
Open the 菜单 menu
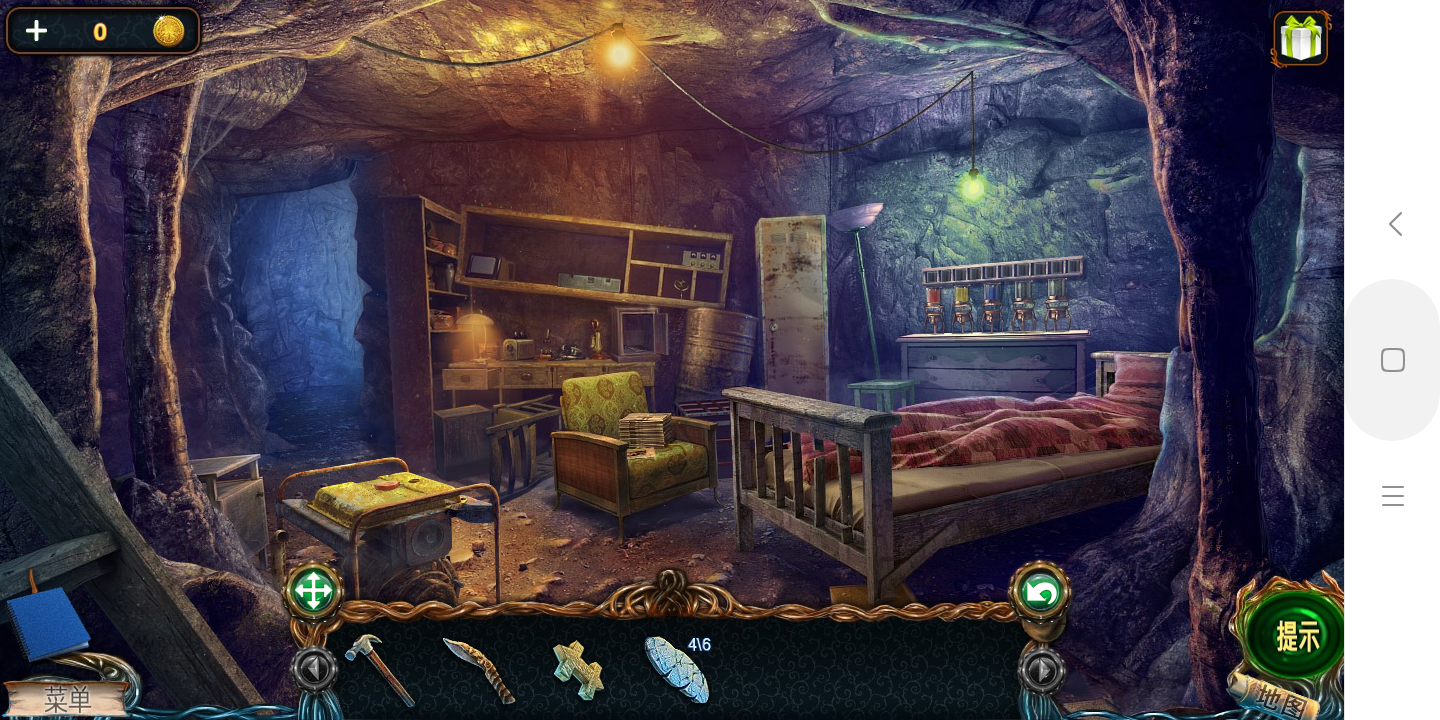click(66, 699)
